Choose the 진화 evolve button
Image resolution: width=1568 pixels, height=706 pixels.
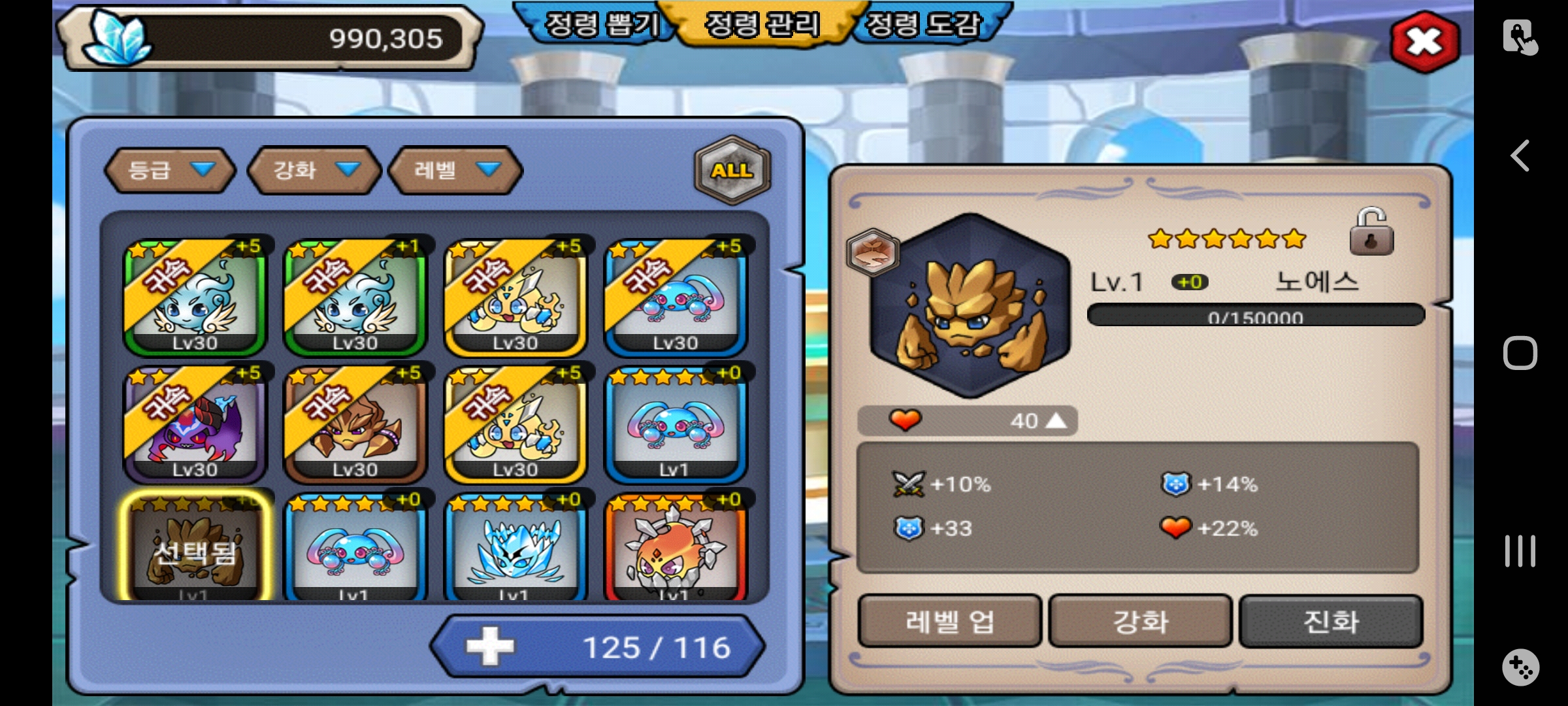[1331, 621]
